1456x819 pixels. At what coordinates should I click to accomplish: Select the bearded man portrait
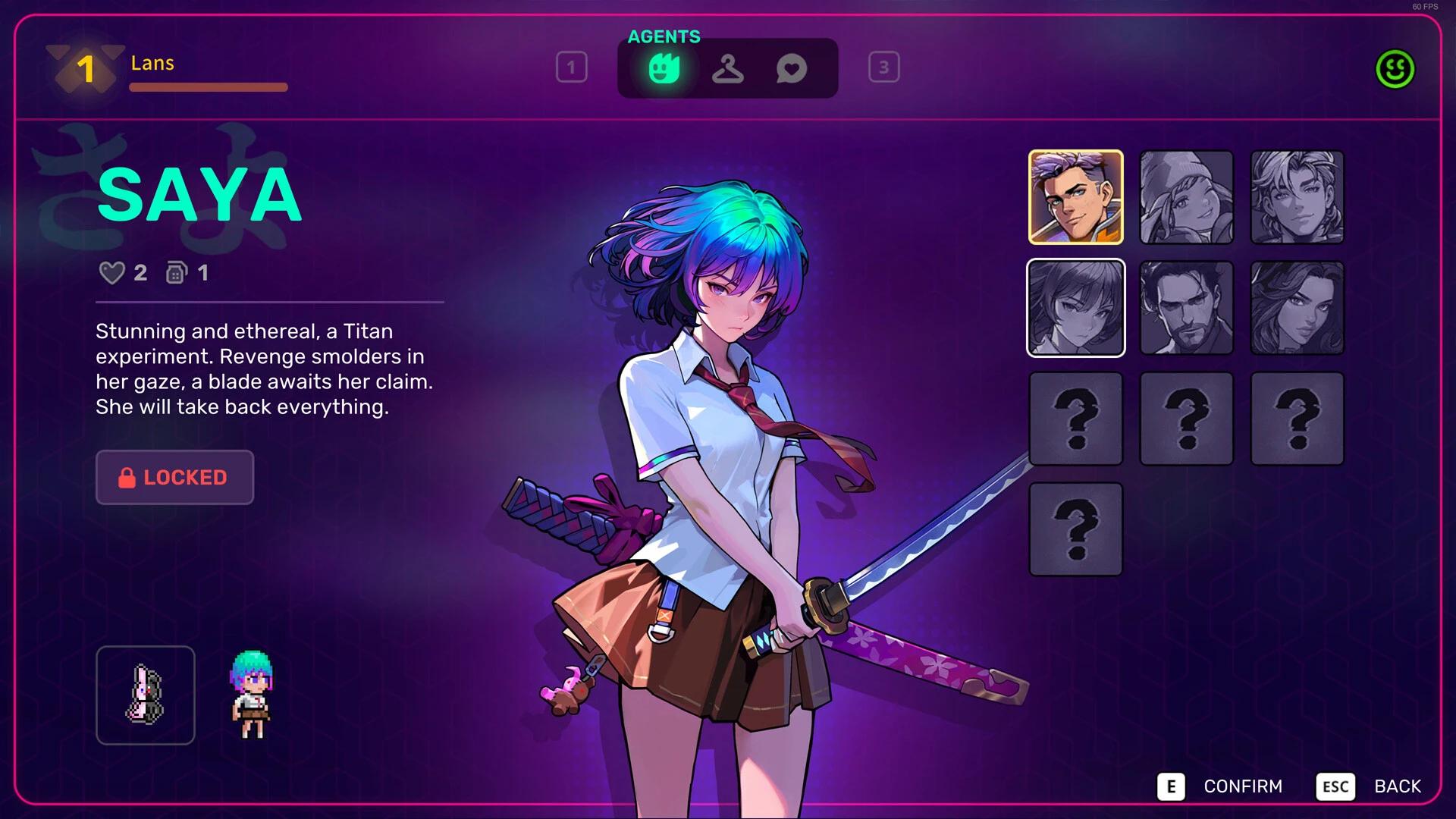1187,307
